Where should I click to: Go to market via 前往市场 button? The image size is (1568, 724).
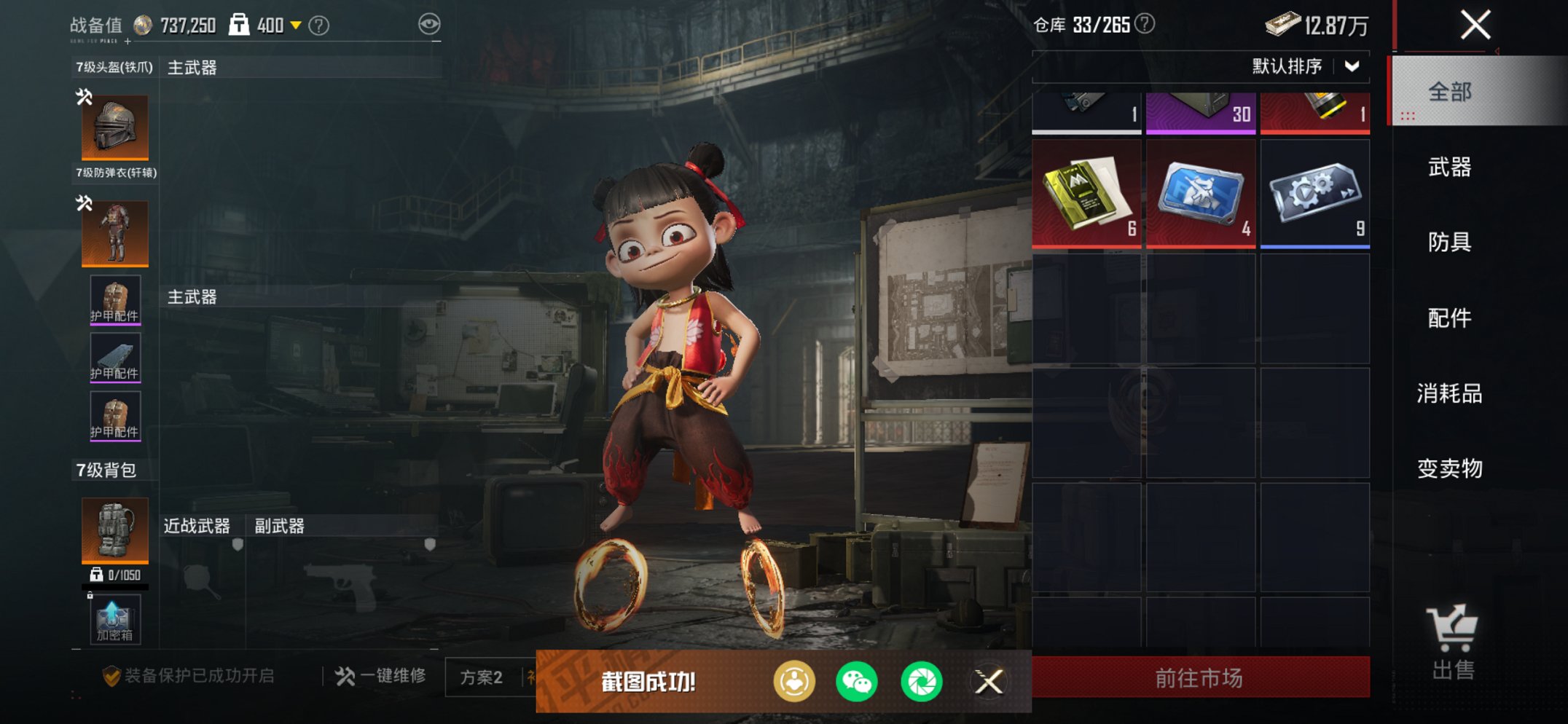coord(1200,678)
